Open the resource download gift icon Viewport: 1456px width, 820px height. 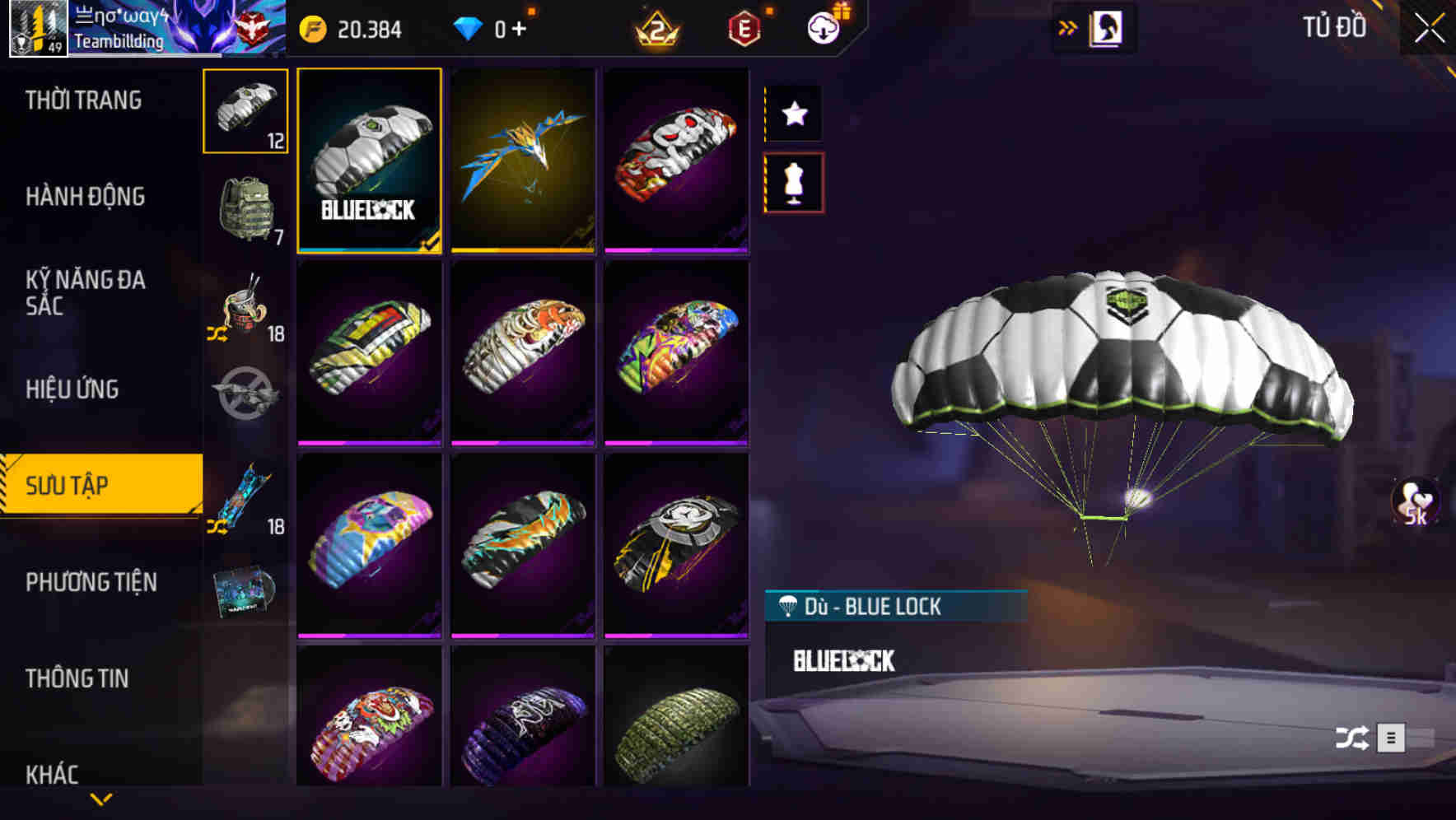[x=823, y=28]
